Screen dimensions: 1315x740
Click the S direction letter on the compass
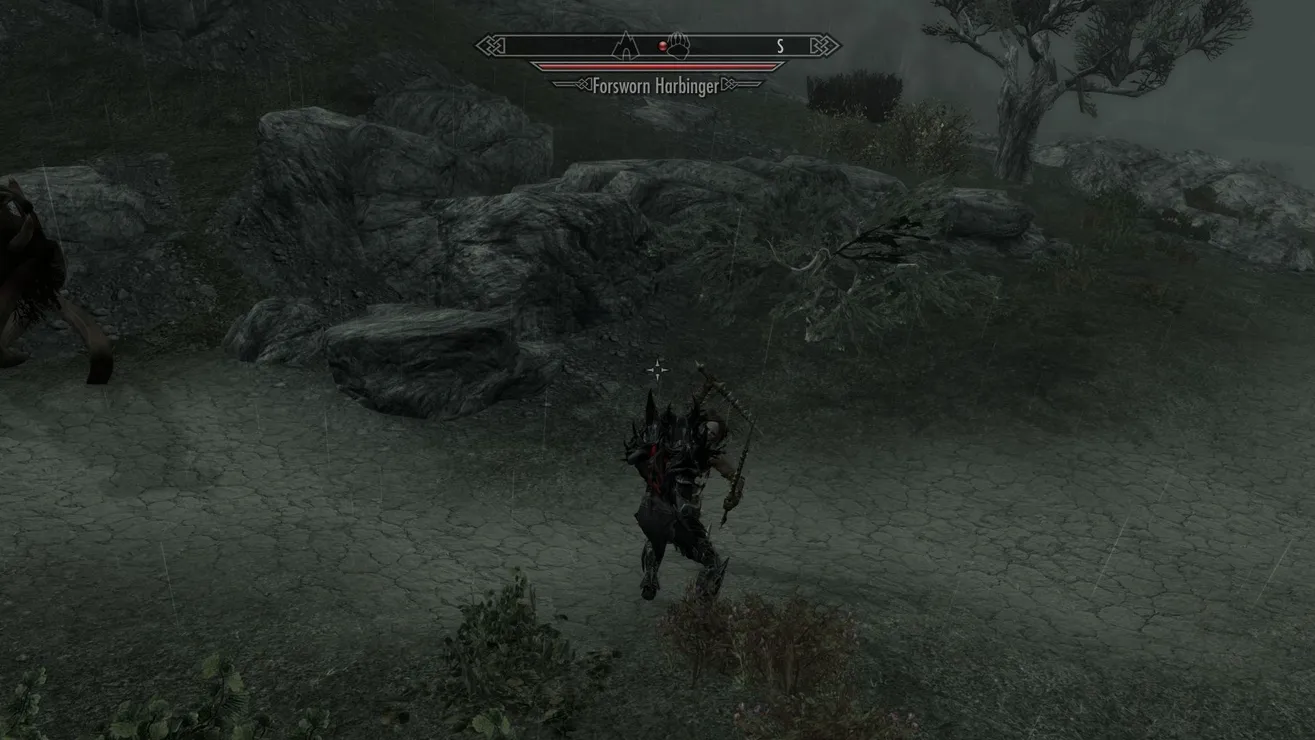(780, 46)
